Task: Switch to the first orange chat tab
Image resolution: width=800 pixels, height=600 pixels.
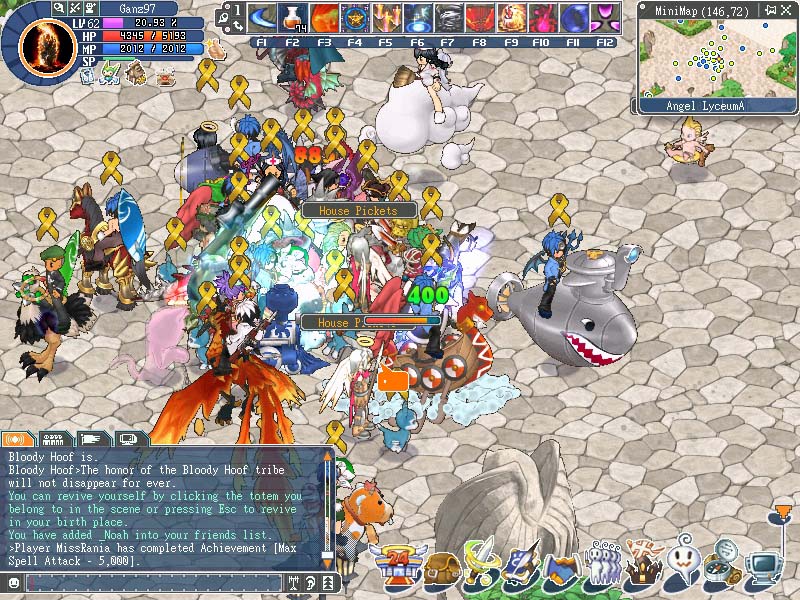Action: pyautogui.click(x=18, y=438)
